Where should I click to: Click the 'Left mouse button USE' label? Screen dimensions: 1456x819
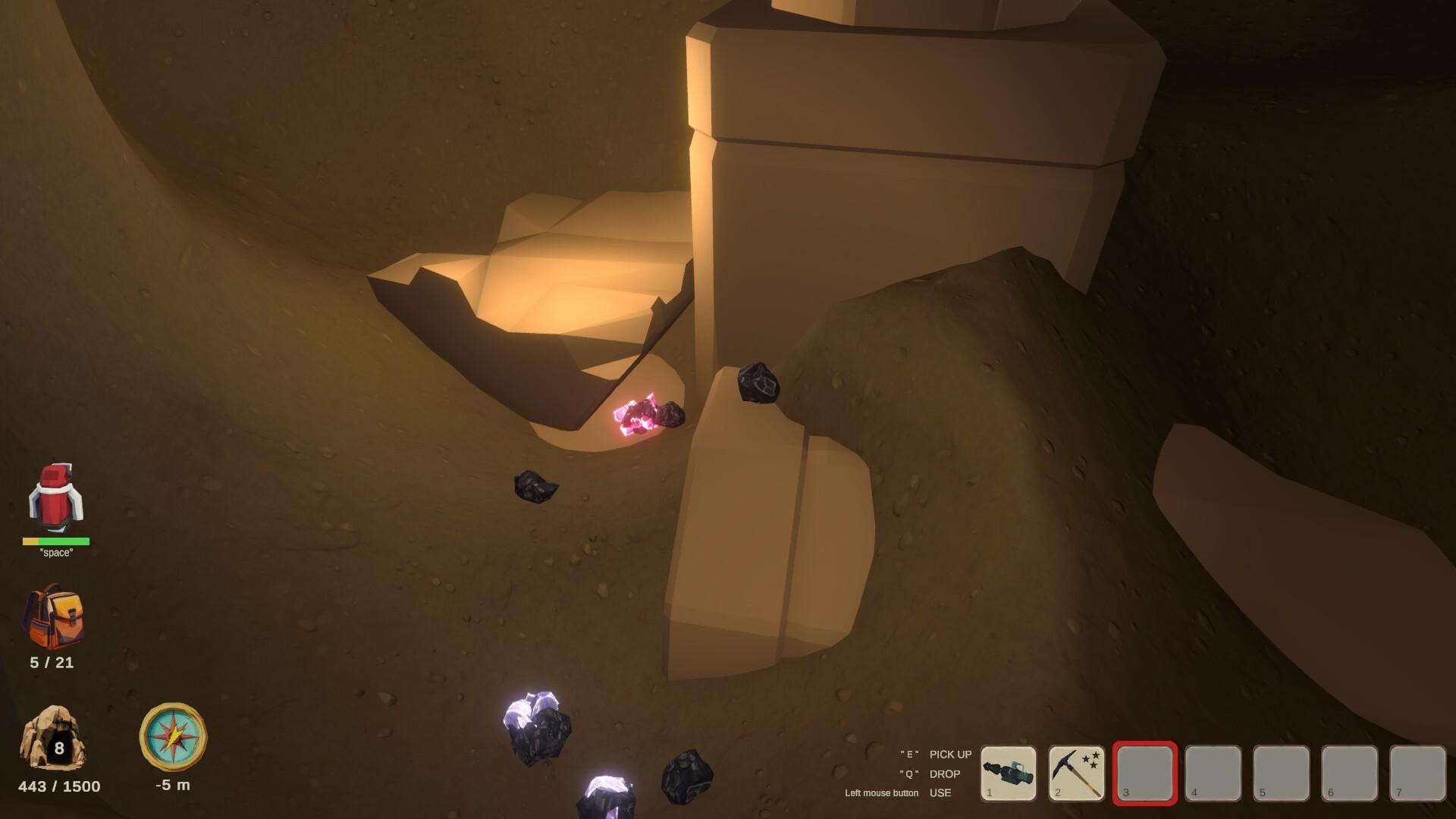tap(902, 792)
